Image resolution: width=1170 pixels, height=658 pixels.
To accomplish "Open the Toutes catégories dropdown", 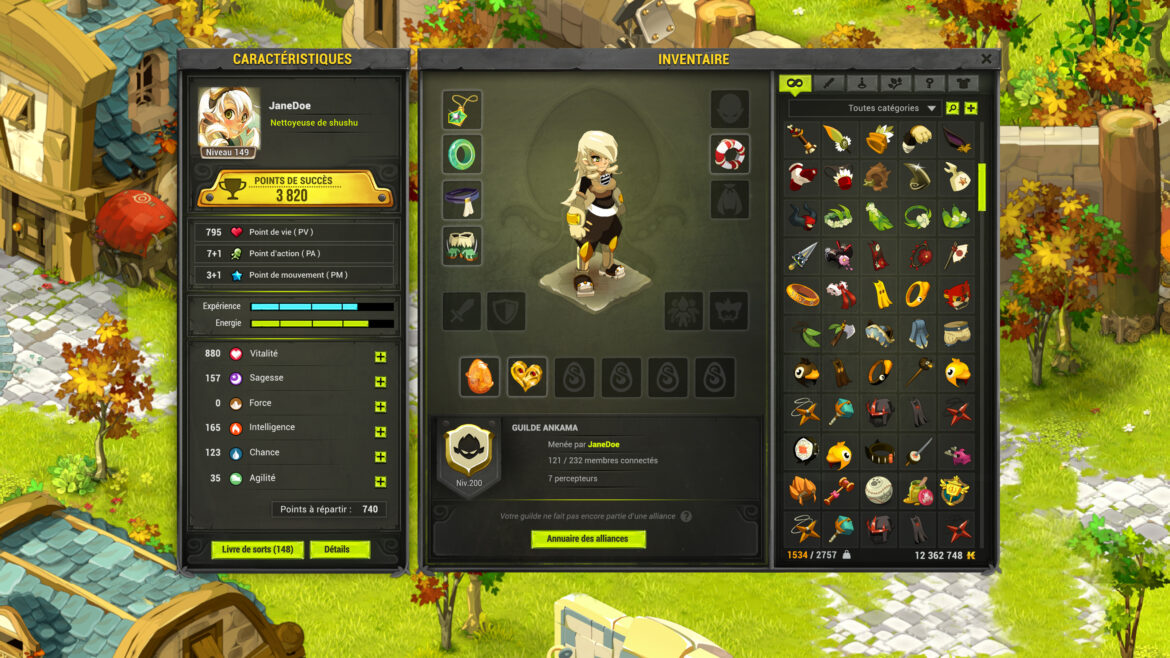I will click(891, 108).
